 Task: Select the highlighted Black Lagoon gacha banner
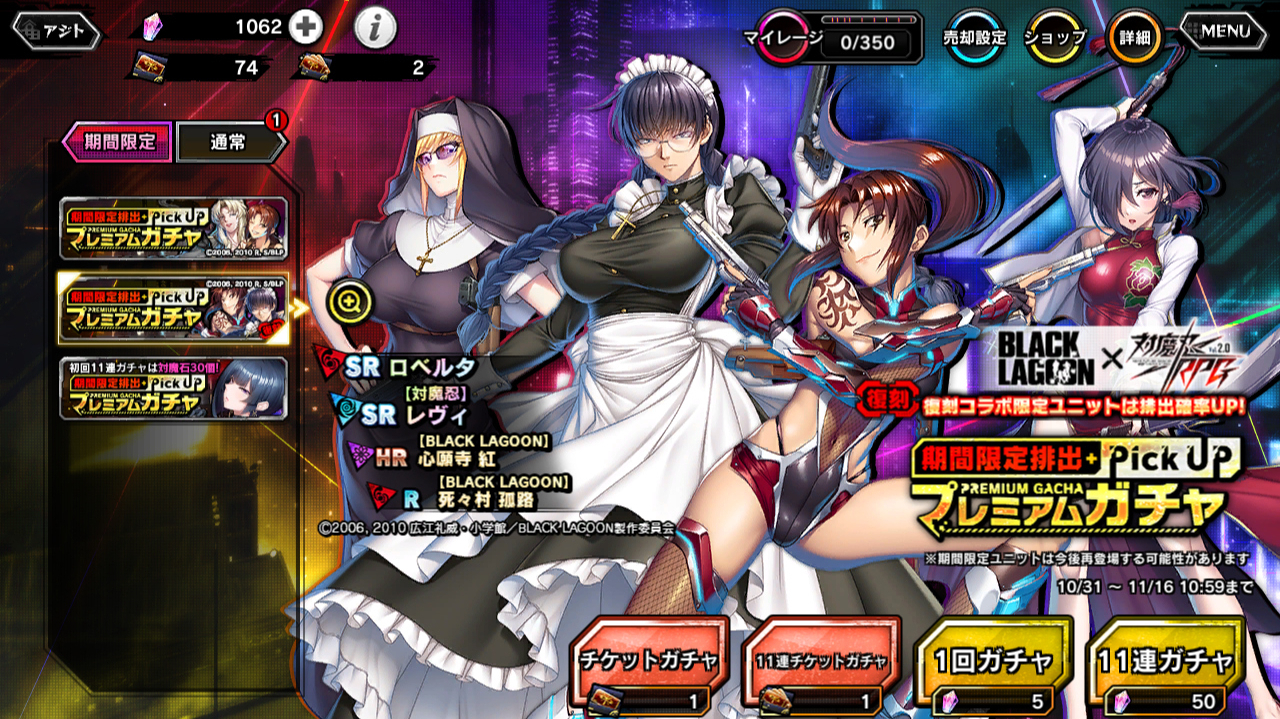coord(174,306)
